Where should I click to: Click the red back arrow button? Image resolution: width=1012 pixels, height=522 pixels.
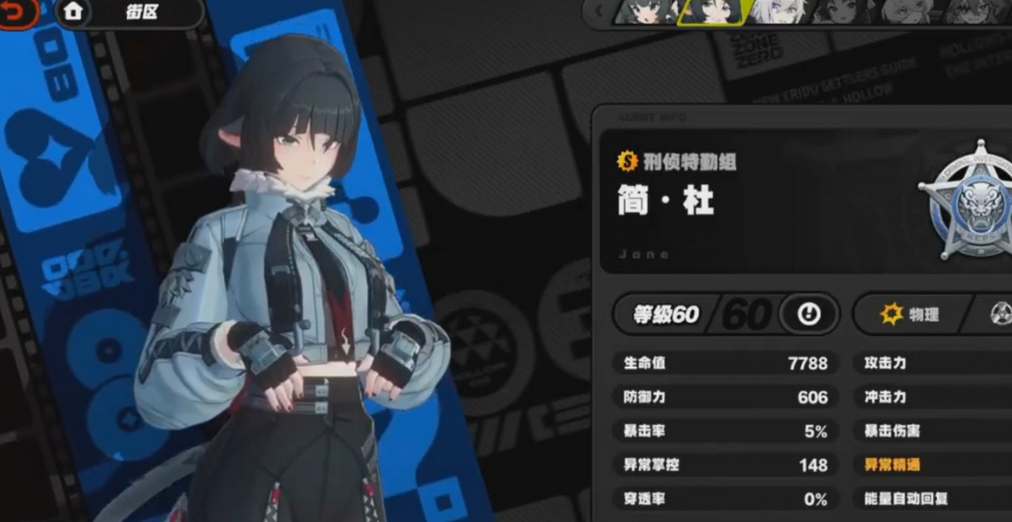(x=20, y=12)
